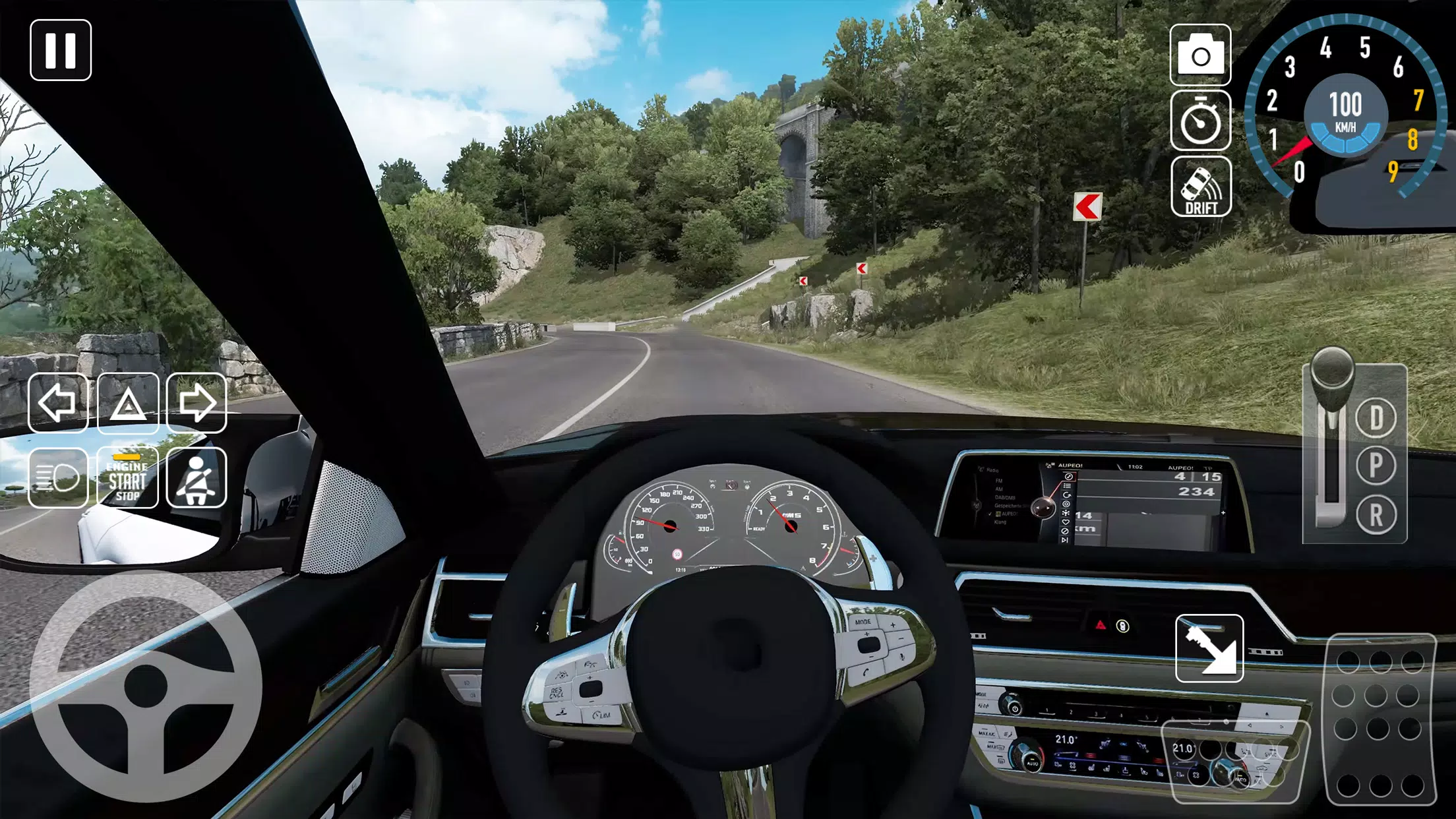Start the stopwatch timer
Viewport: 1456px width, 819px height.
pyautogui.click(x=1200, y=121)
